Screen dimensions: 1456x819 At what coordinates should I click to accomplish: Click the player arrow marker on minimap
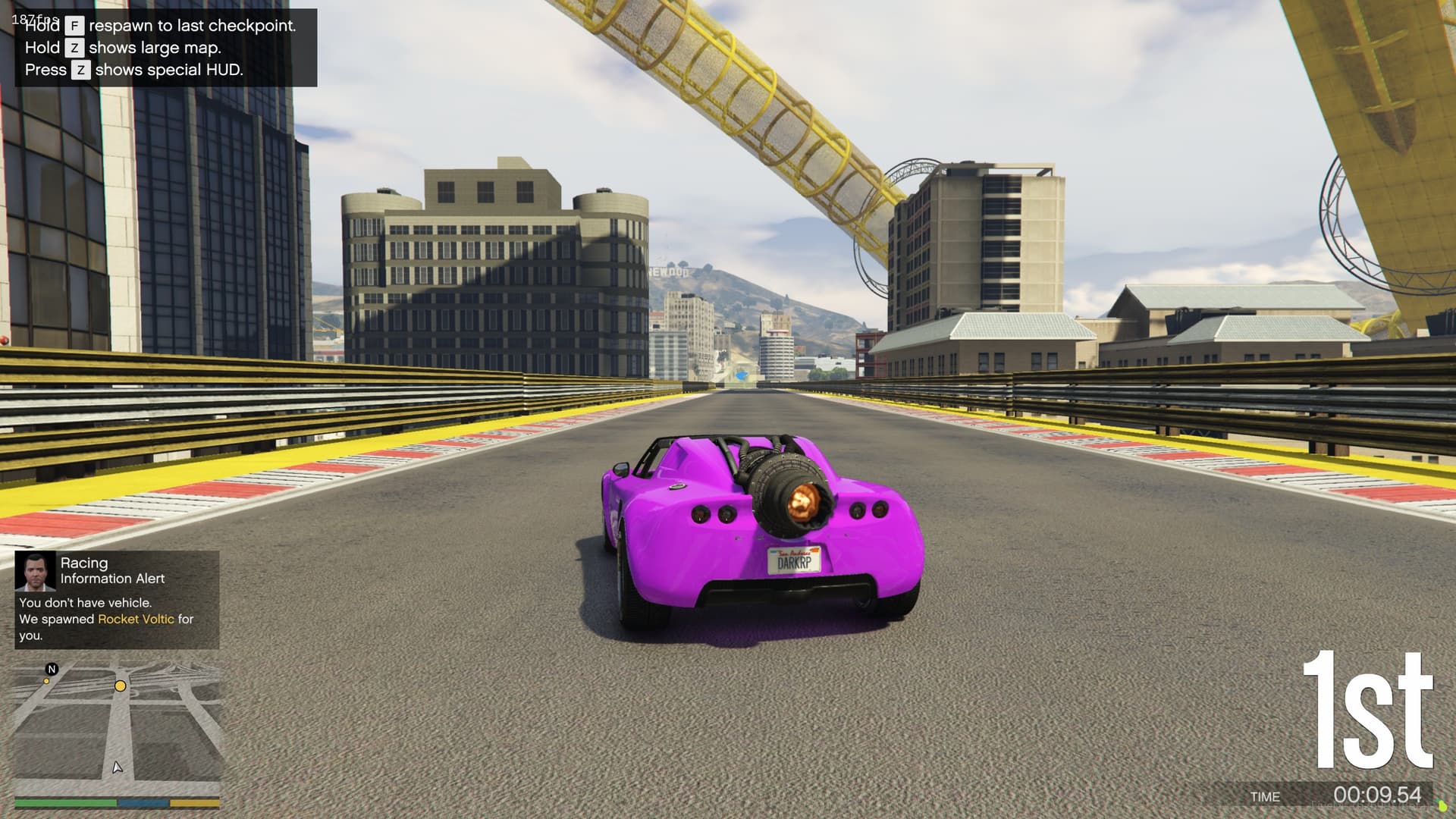pos(118,768)
